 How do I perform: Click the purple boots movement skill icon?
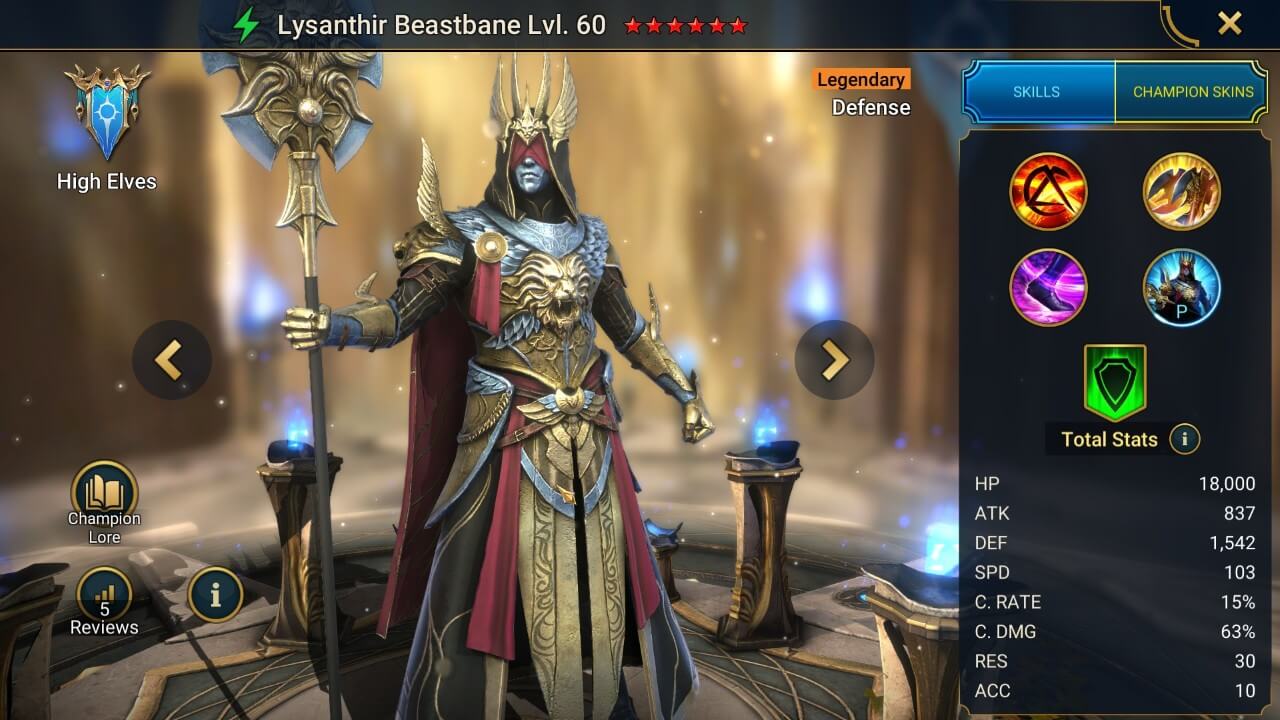tap(1048, 288)
